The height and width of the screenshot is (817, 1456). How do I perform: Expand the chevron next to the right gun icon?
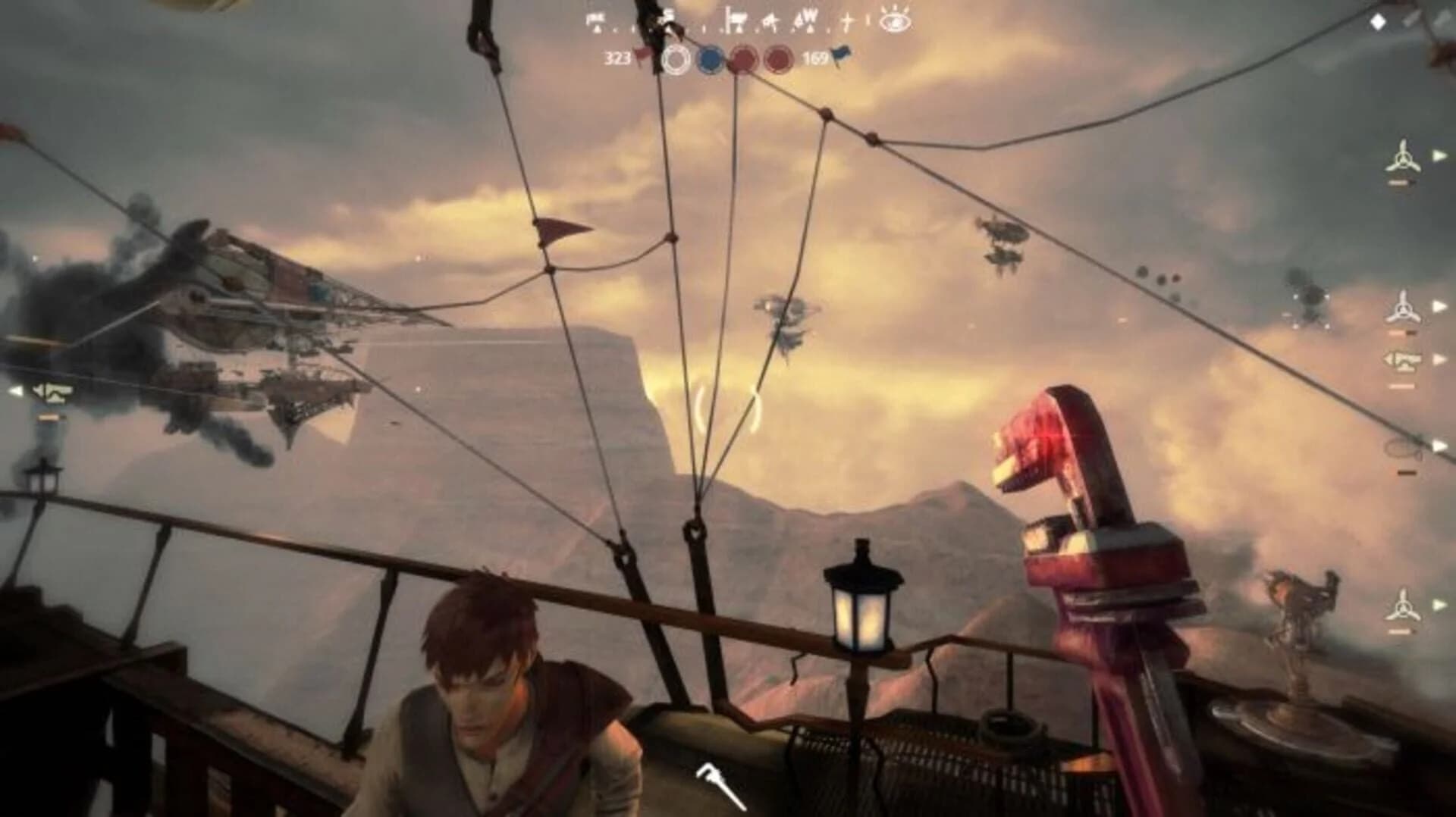click(x=1439, y=359)
